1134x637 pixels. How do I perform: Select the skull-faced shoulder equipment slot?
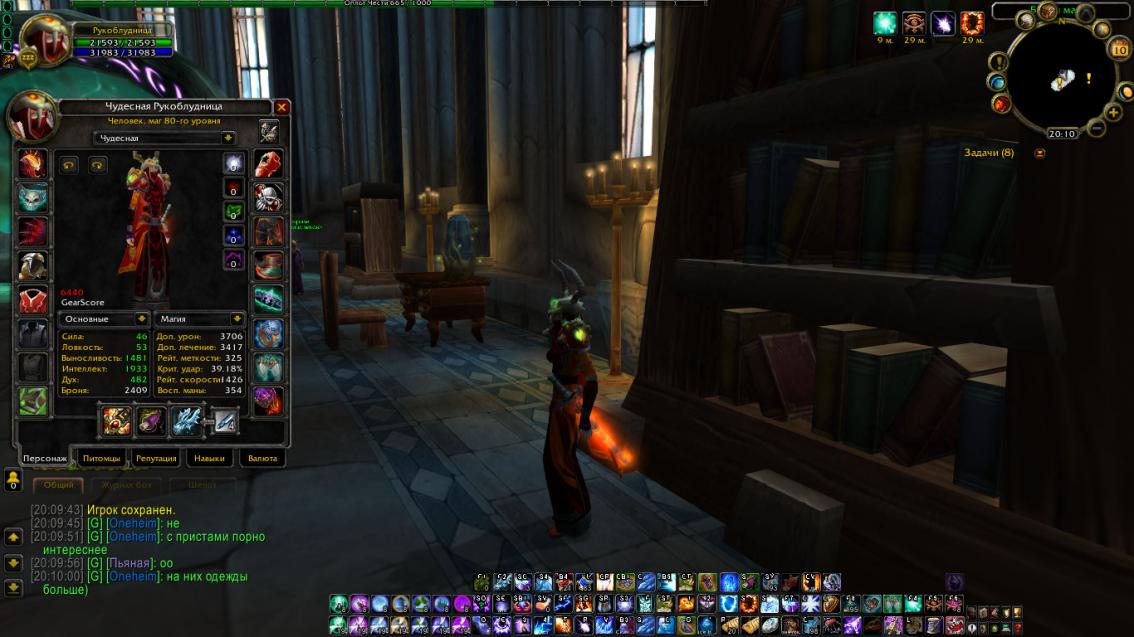32,197
